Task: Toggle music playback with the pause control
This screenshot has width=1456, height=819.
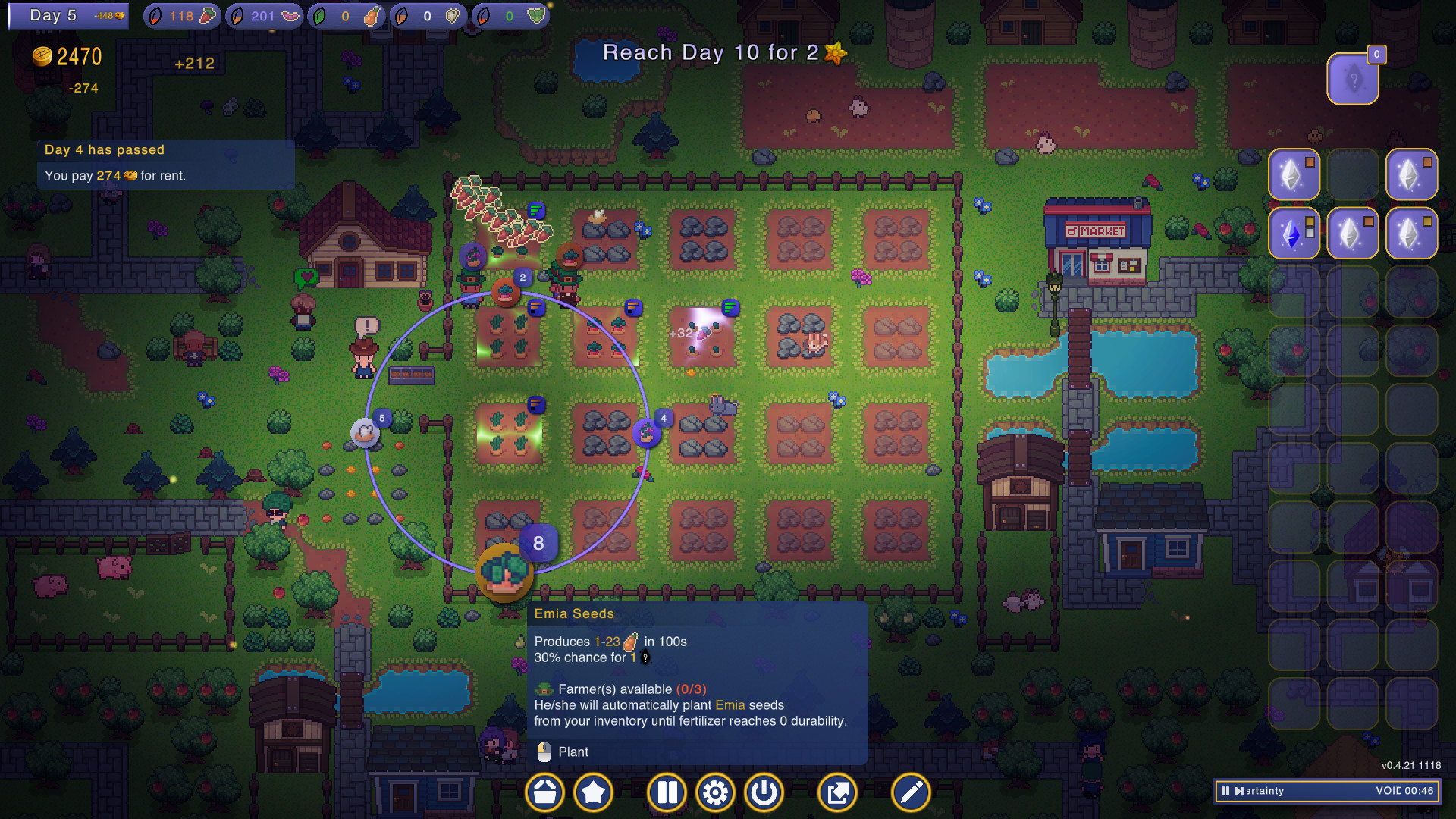Action: [1225, 791]
